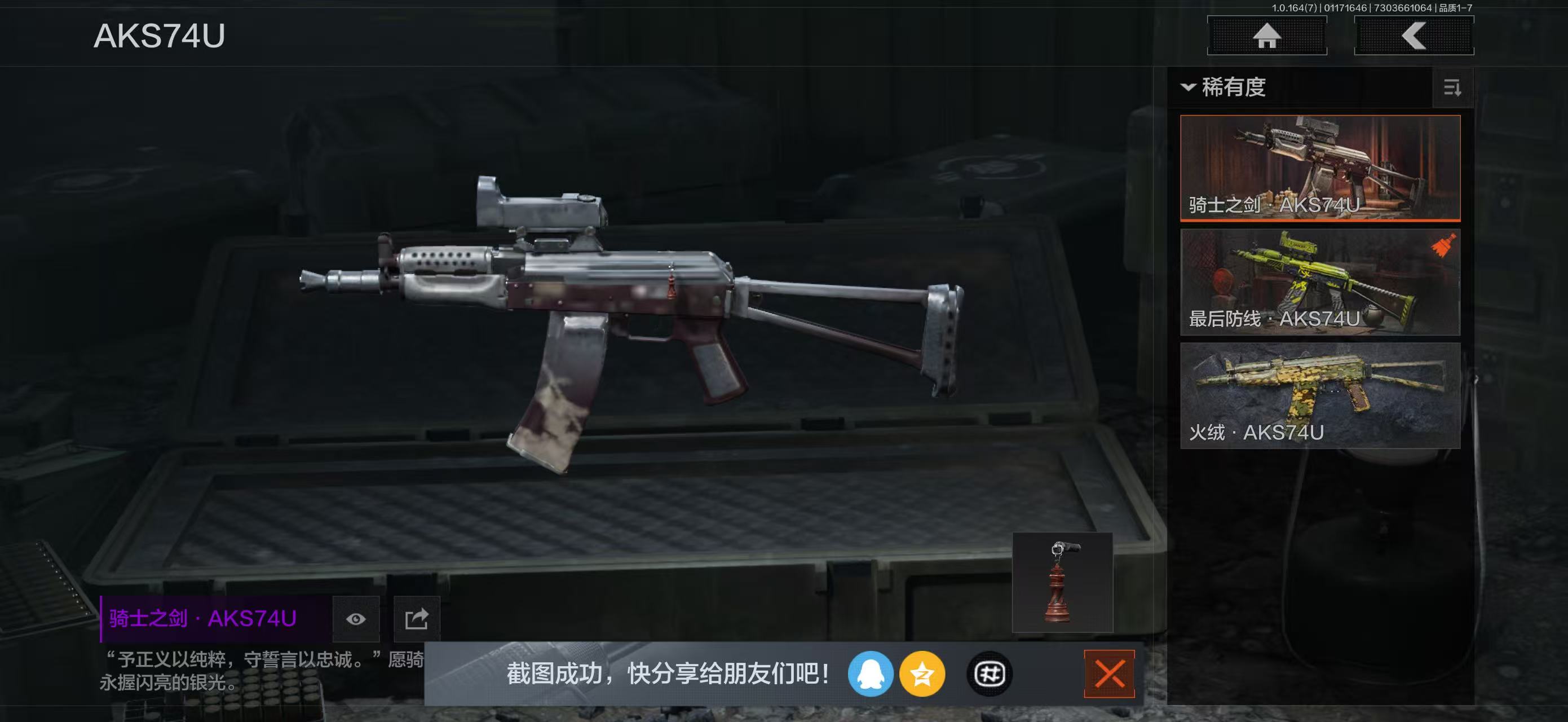Click the export/share icon next to skin name

(418, 619)
